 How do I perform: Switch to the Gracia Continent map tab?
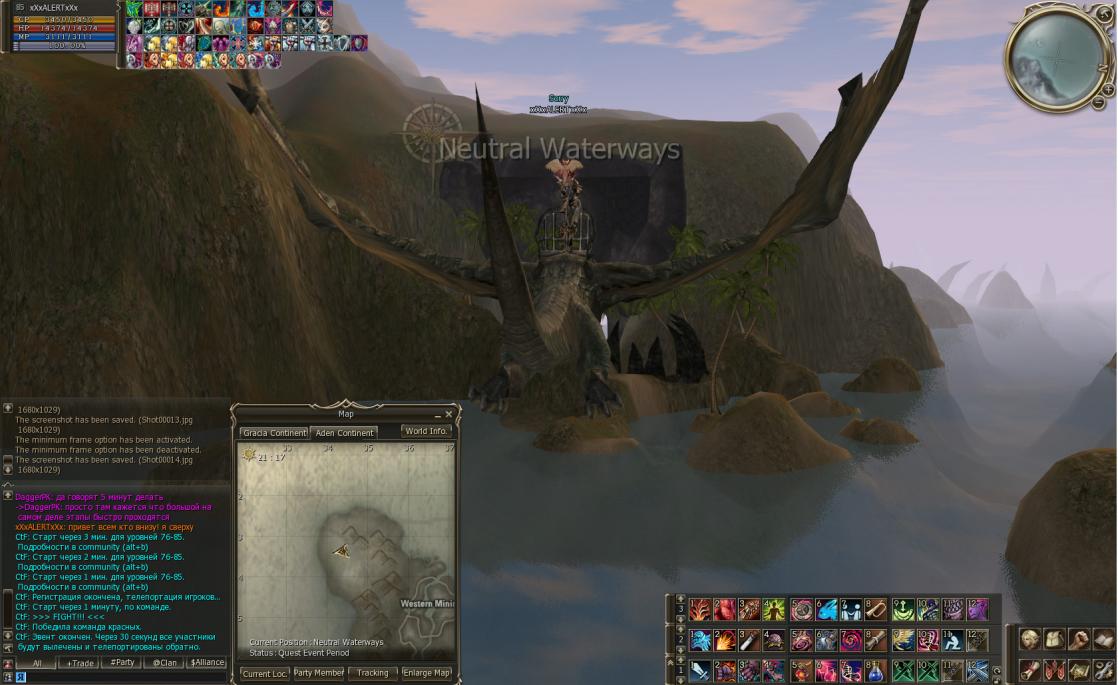(274, 433)
